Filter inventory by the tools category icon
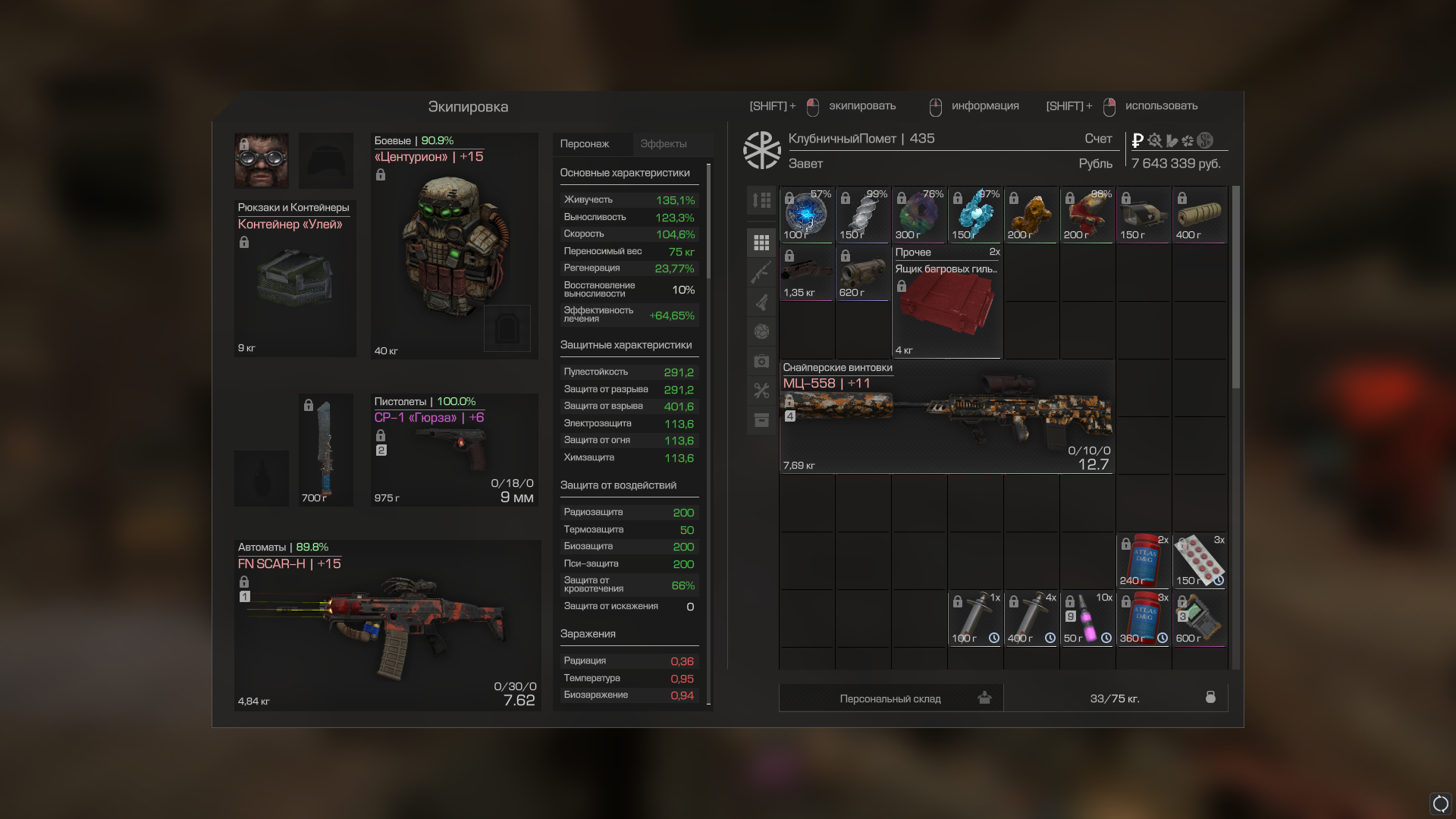Viewport: 1456px width, 819px height. 761,391
